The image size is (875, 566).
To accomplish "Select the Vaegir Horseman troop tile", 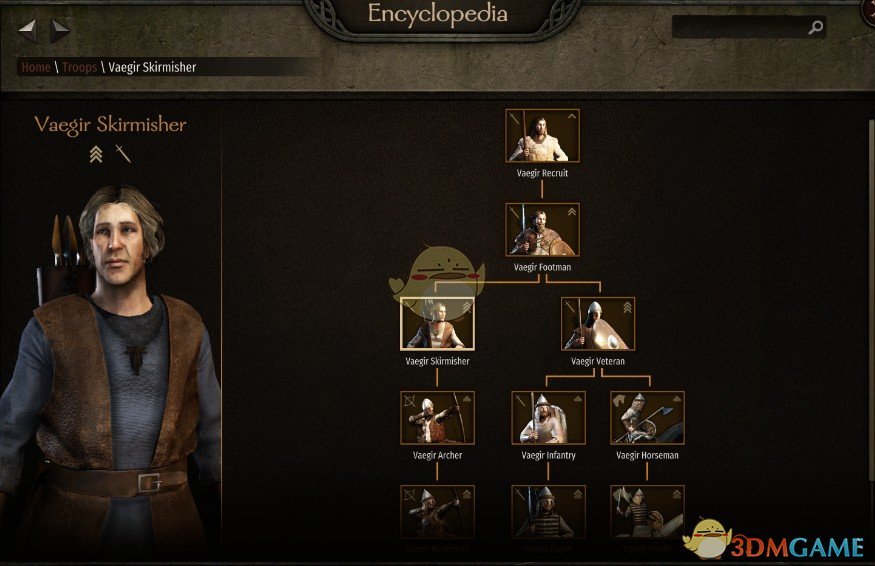I will [x=647, y=418].
